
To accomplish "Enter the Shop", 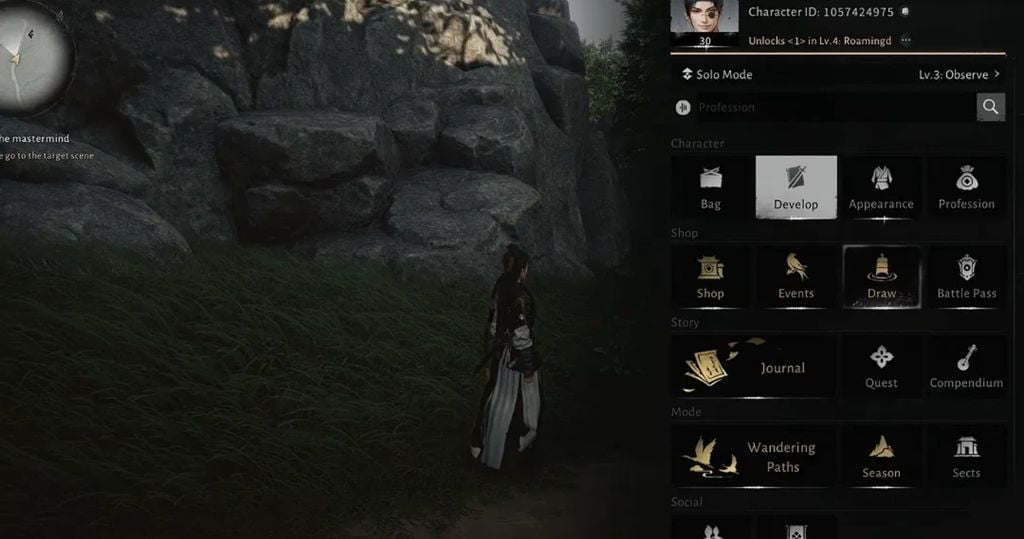I will tap(711, 277).
